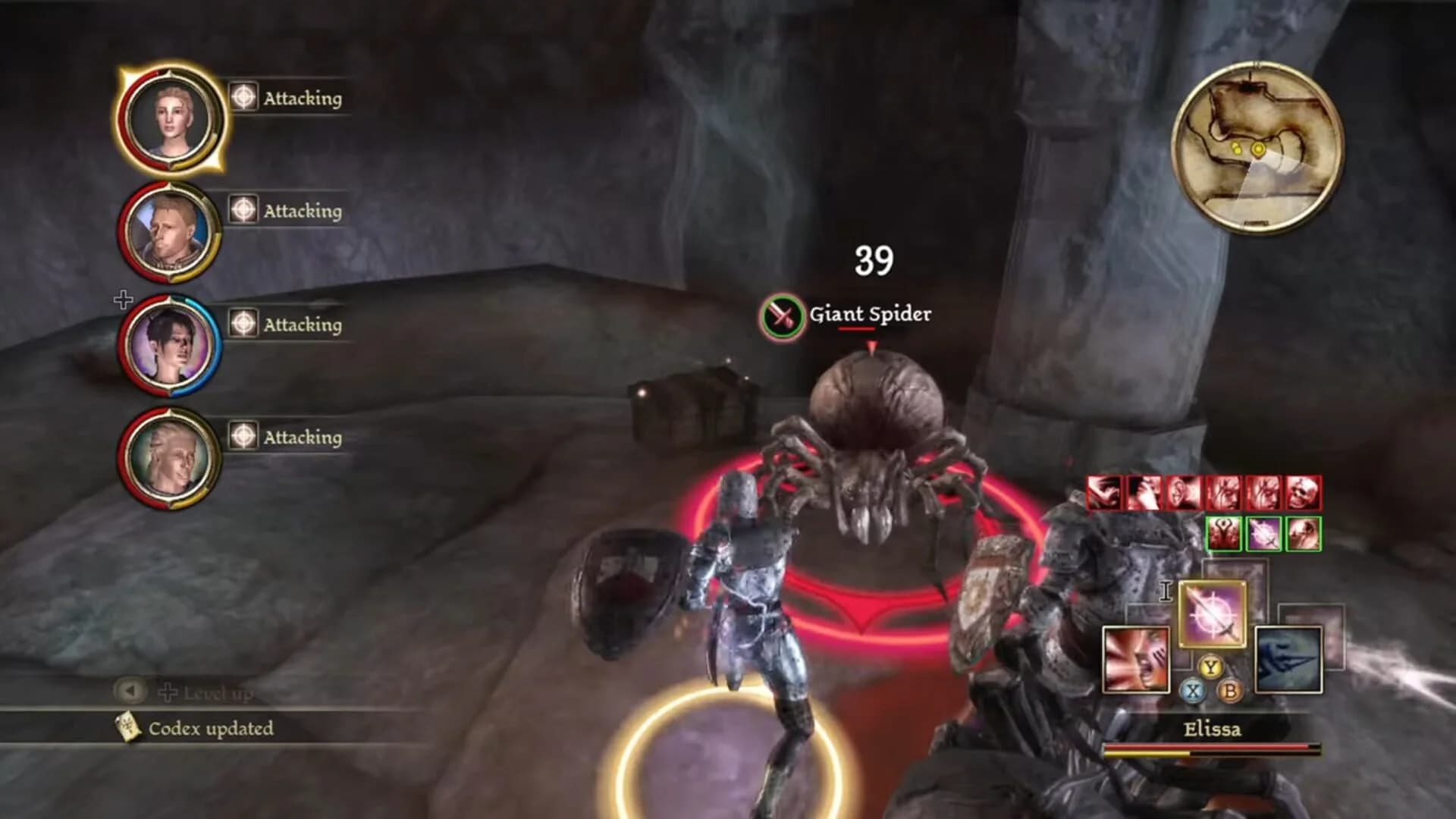Open the highlighted sword-attack ability icon
1456x819 pixels.
(x=1210, y=614)
